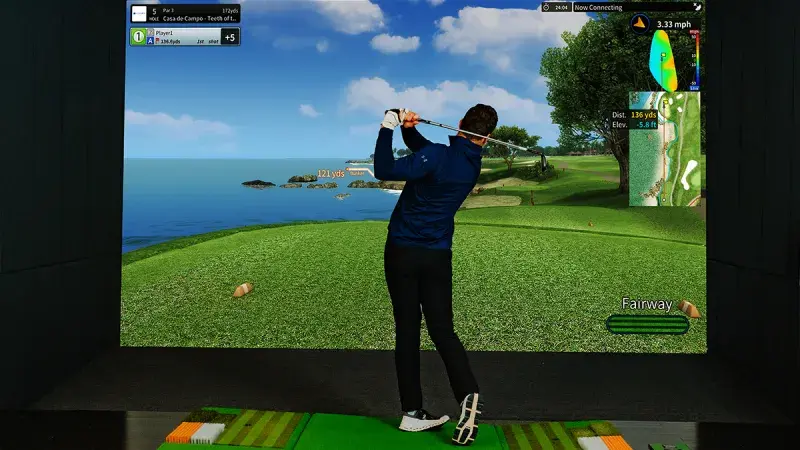
Task: Open the green elevation heatmap
Action: coord(662,59)
